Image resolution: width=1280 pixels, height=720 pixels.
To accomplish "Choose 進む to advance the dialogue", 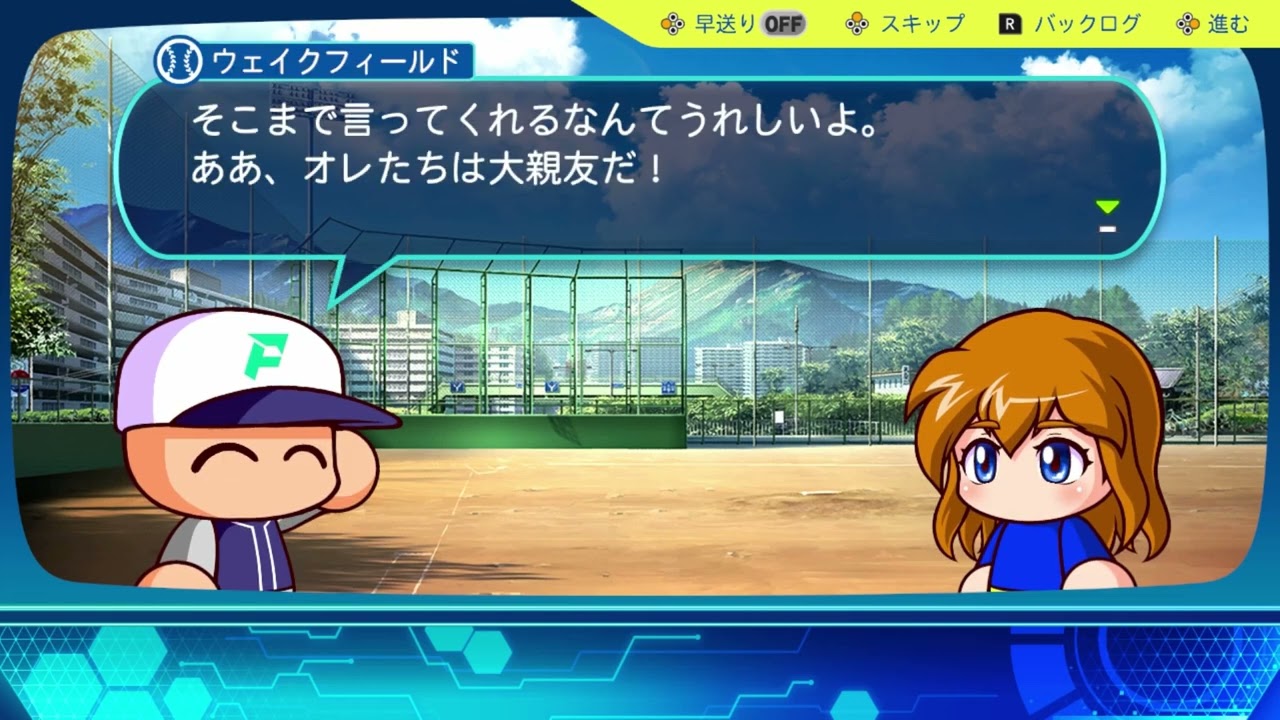I will (x=1214, y=24).
